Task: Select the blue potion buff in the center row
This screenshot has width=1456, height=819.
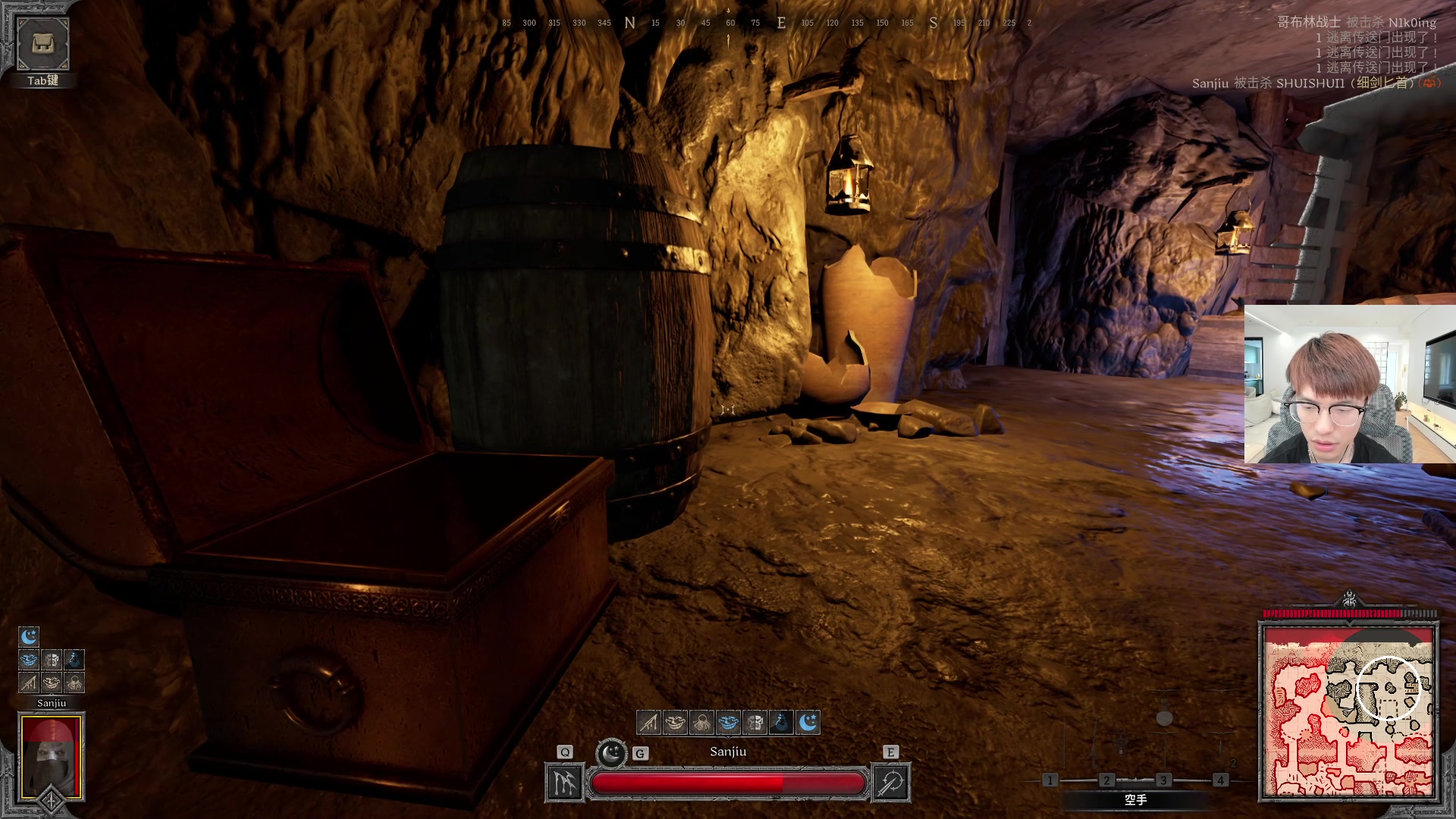Action: [x=781, y=723]
